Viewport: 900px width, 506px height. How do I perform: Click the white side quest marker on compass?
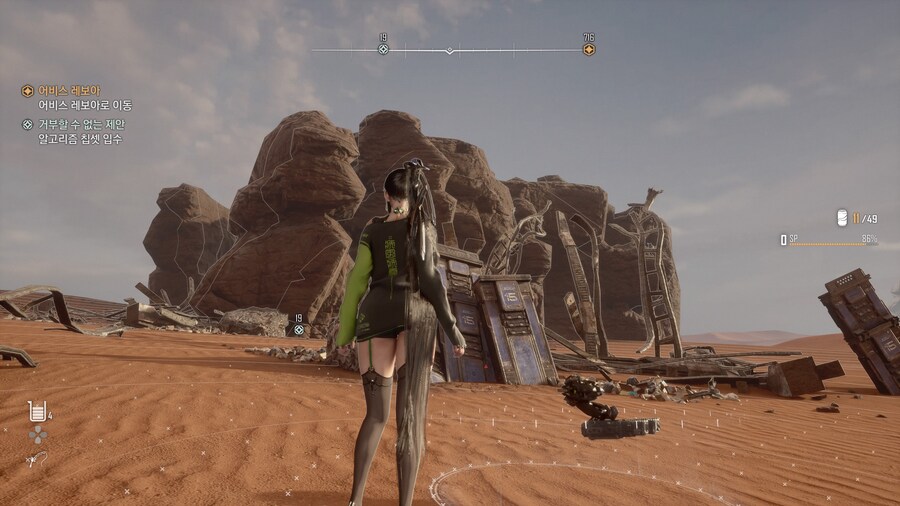(x=383, y=49)
